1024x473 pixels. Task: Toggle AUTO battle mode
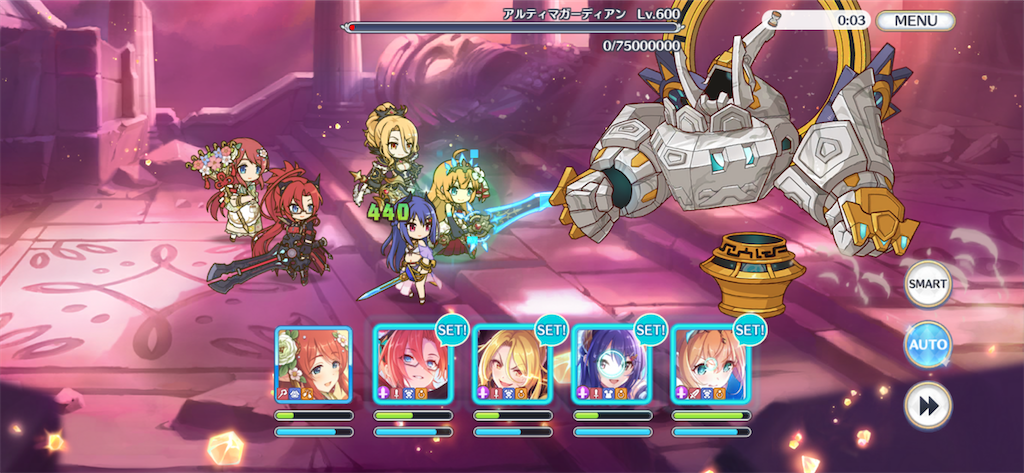[x=927, y=345]
